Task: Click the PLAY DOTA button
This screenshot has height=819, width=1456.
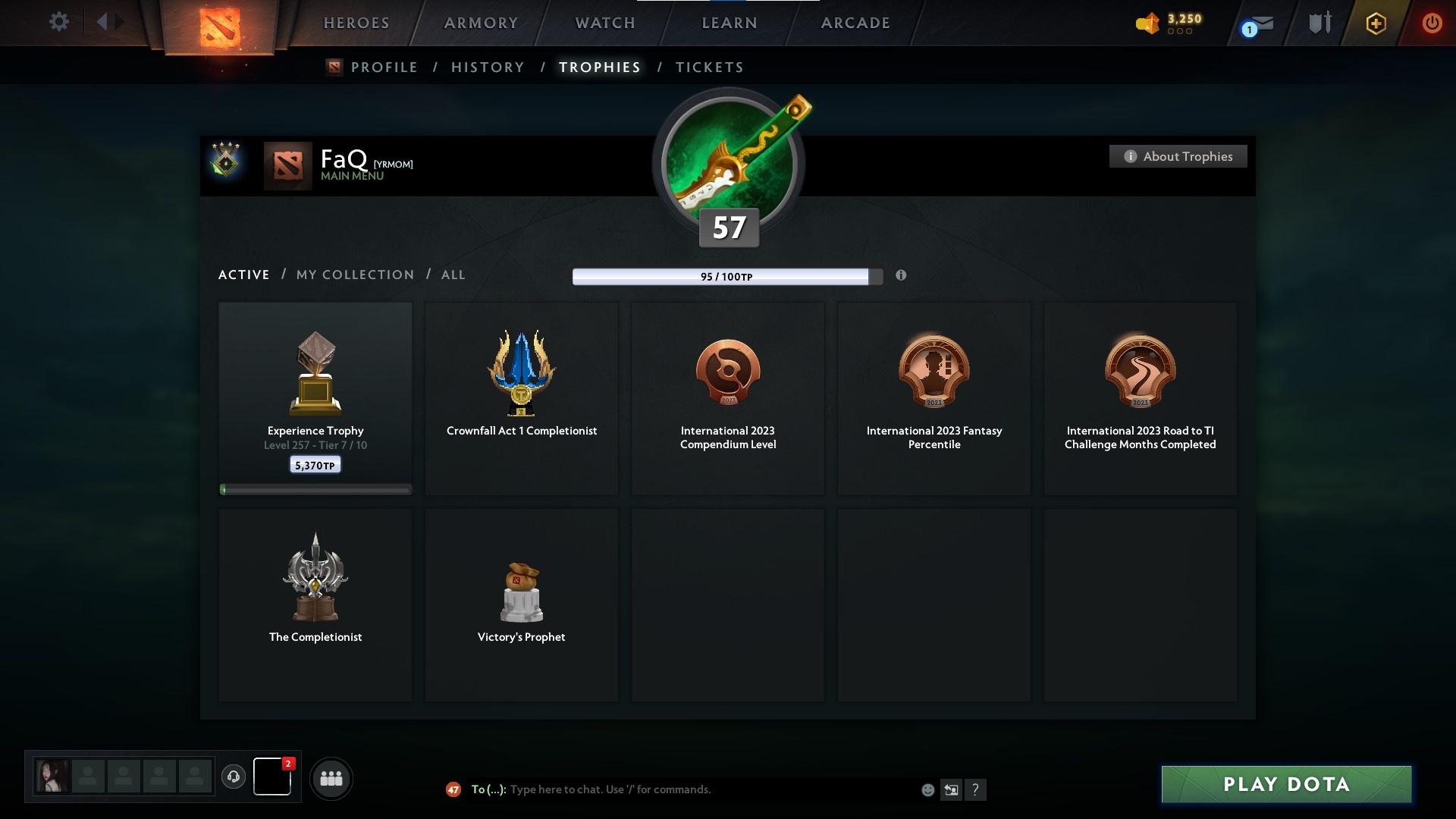Action: point(1286,785)
